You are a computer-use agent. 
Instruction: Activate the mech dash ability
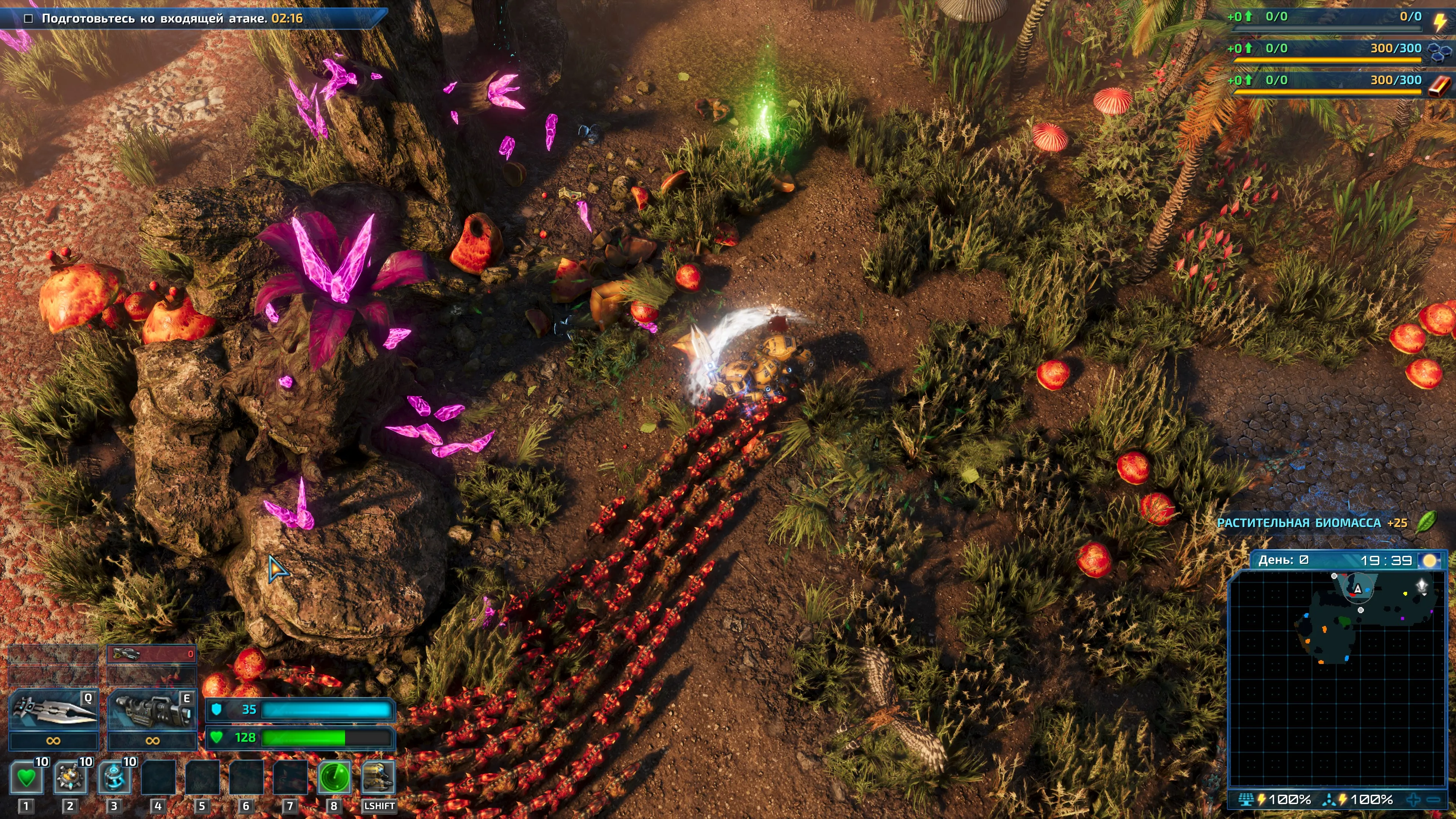pyautogui.click(x=378, y=778)
